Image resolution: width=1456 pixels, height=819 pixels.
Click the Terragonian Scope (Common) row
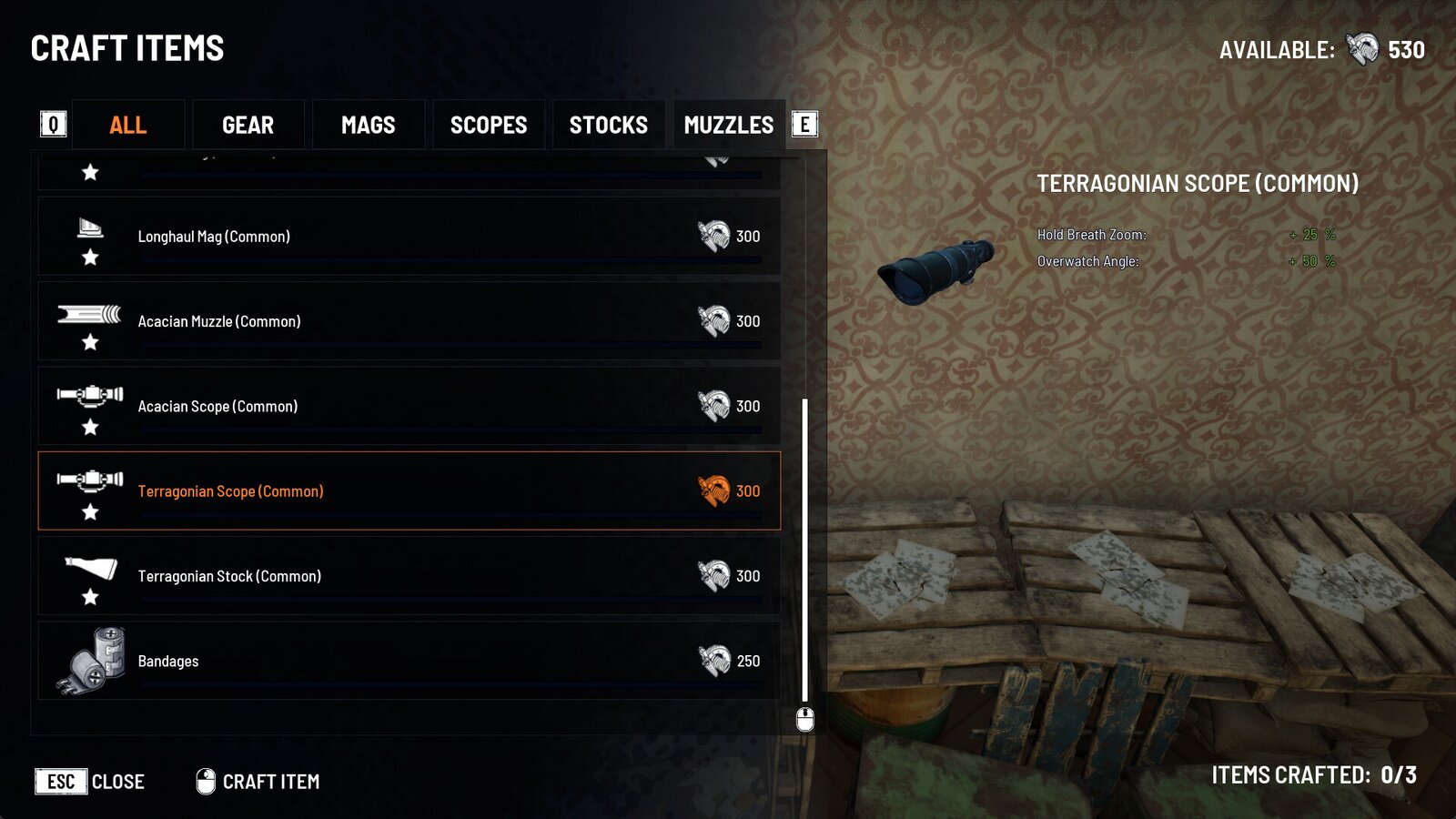409,491
